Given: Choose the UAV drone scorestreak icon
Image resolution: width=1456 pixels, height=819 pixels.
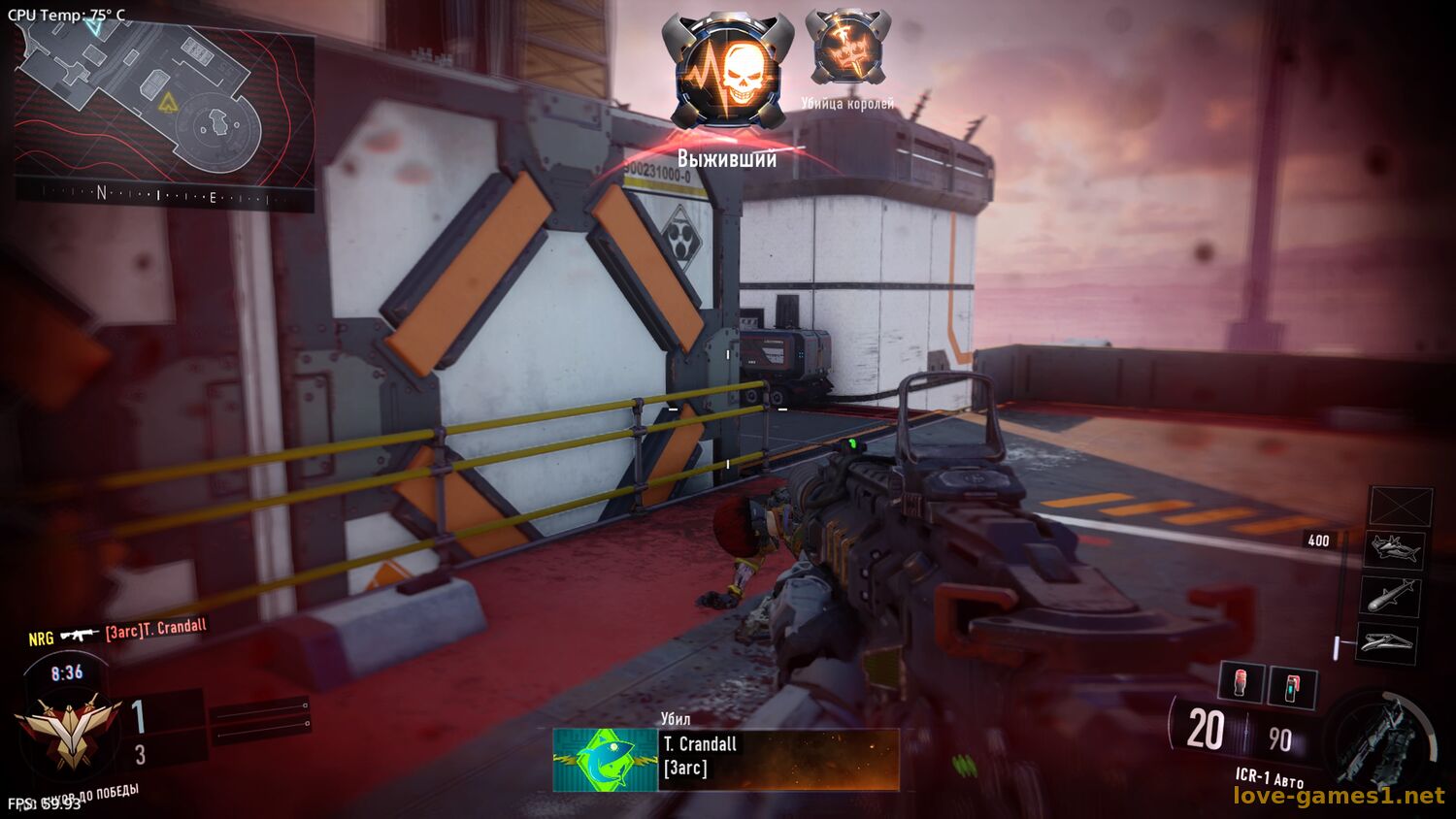Looking at the screenshot, I should pos(1386,641).
